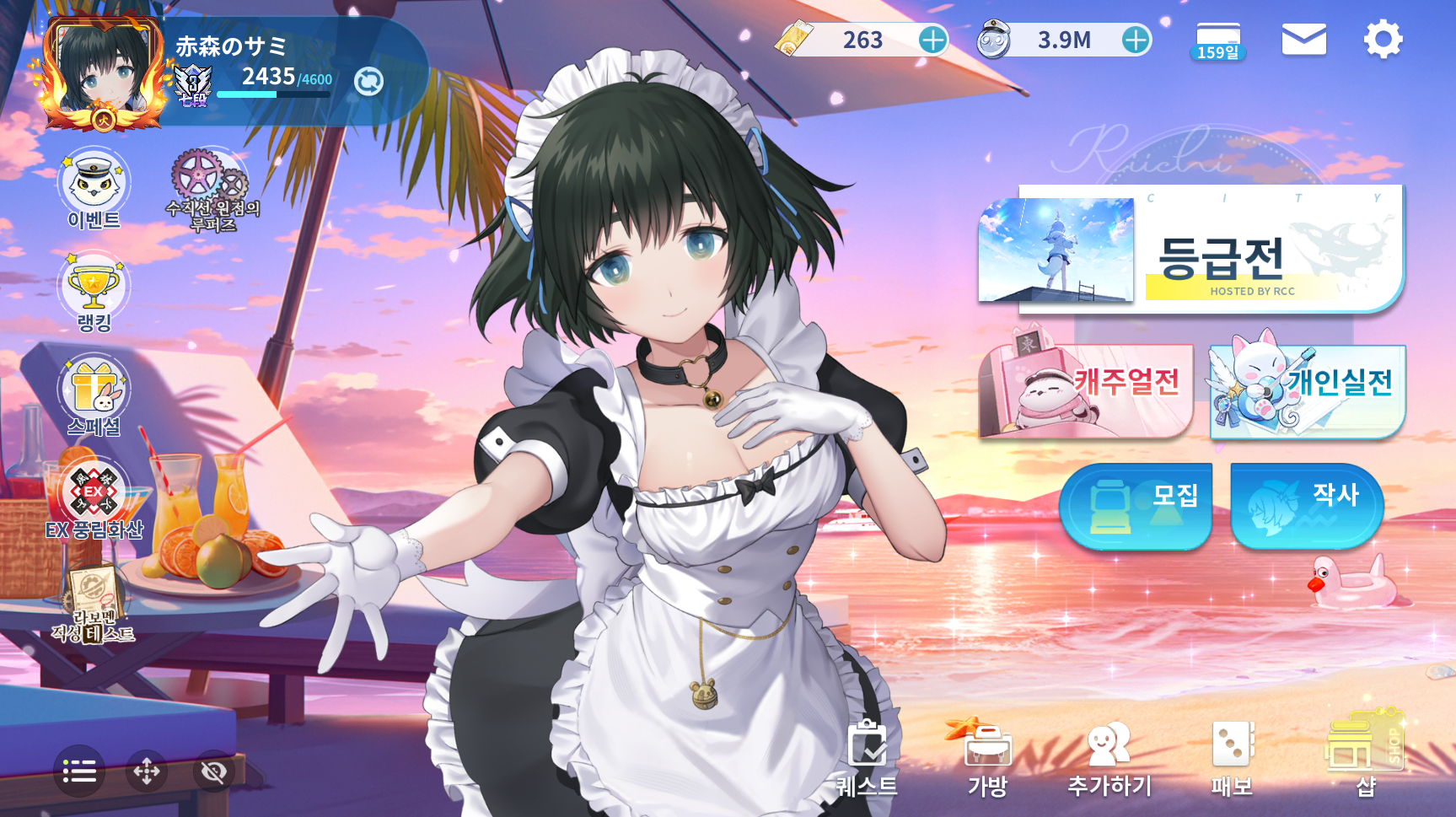Add more coins next to 3.9M
This screenshot has height=817, width=1456.
pyautogui.click(x=1136, y=40)
